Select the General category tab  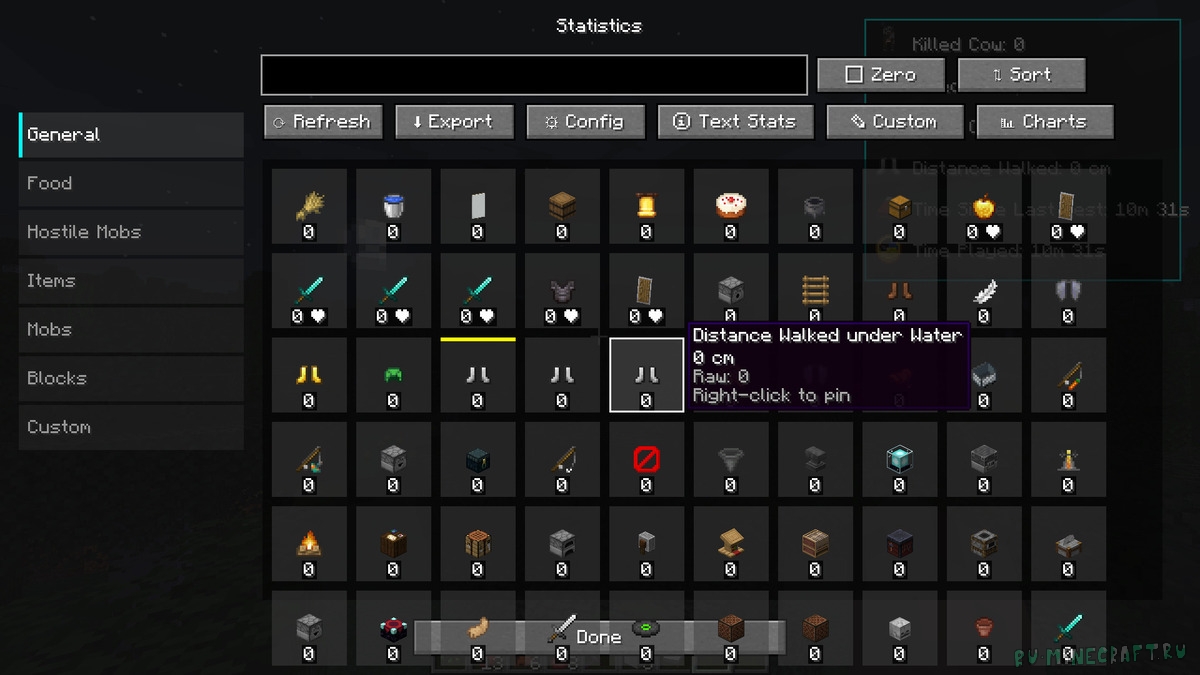coord(131,135)
